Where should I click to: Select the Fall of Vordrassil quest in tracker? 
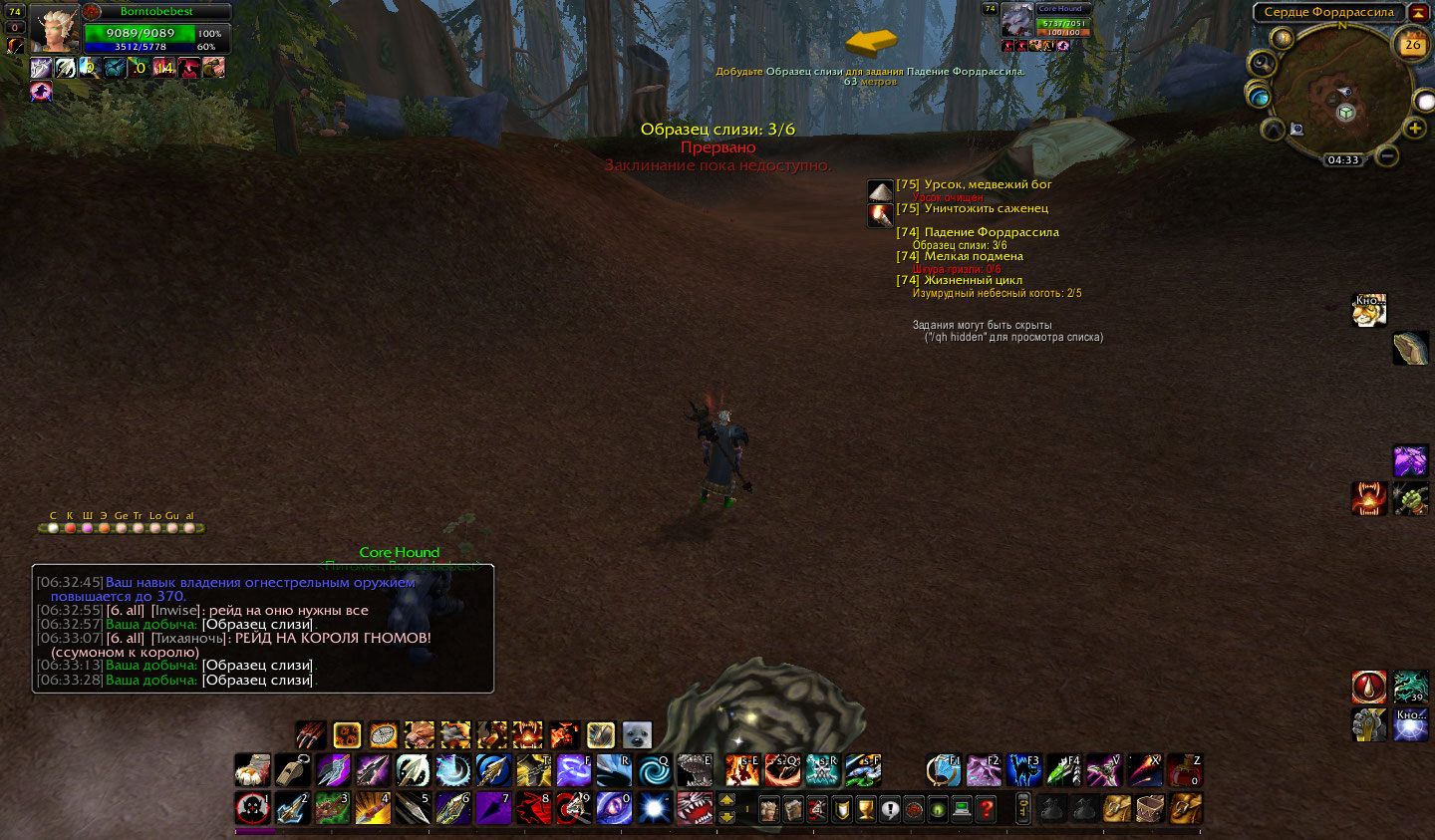tap(991, 232)
